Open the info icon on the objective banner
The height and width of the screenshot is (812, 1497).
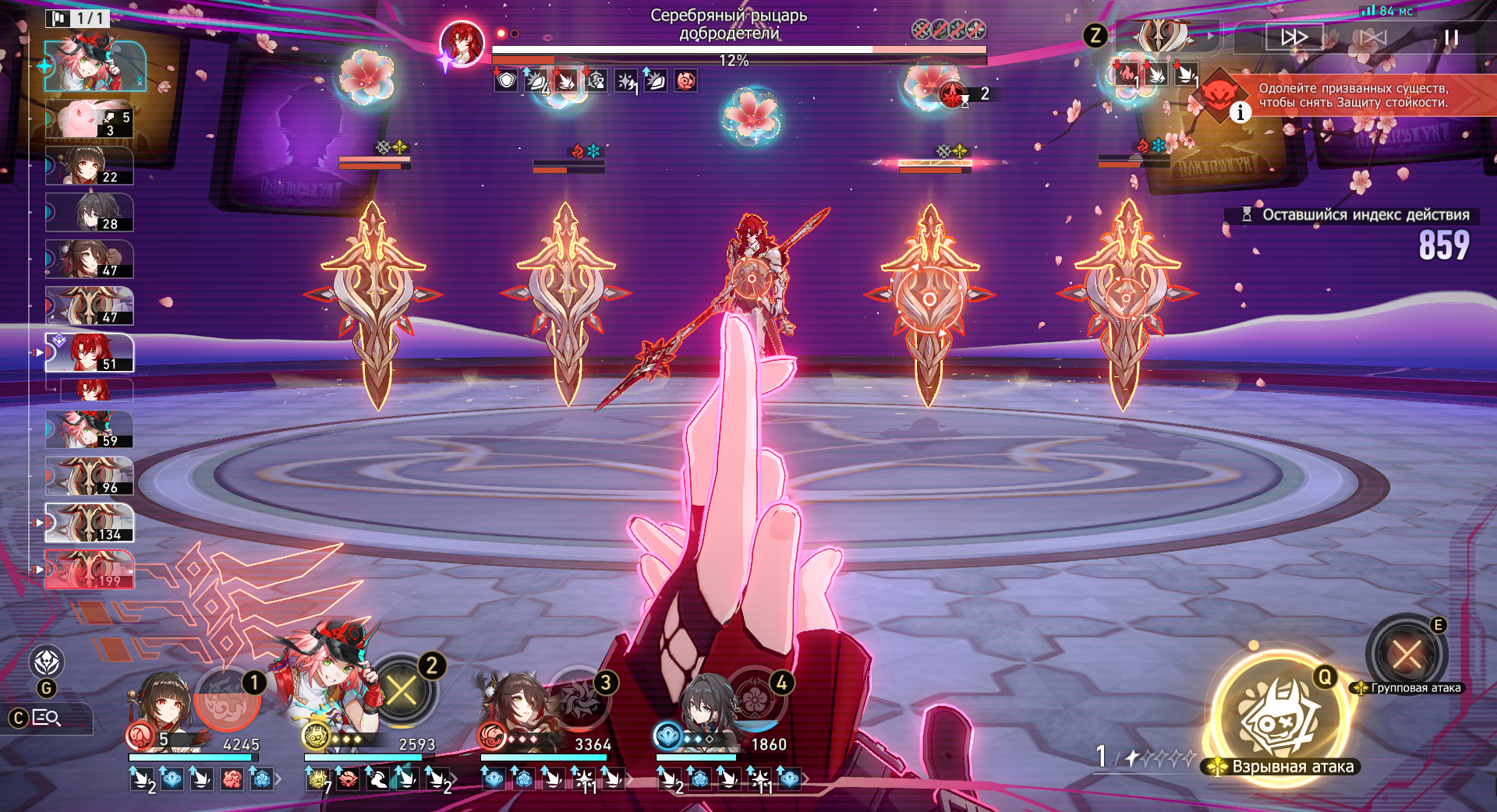pos(1240,113)
